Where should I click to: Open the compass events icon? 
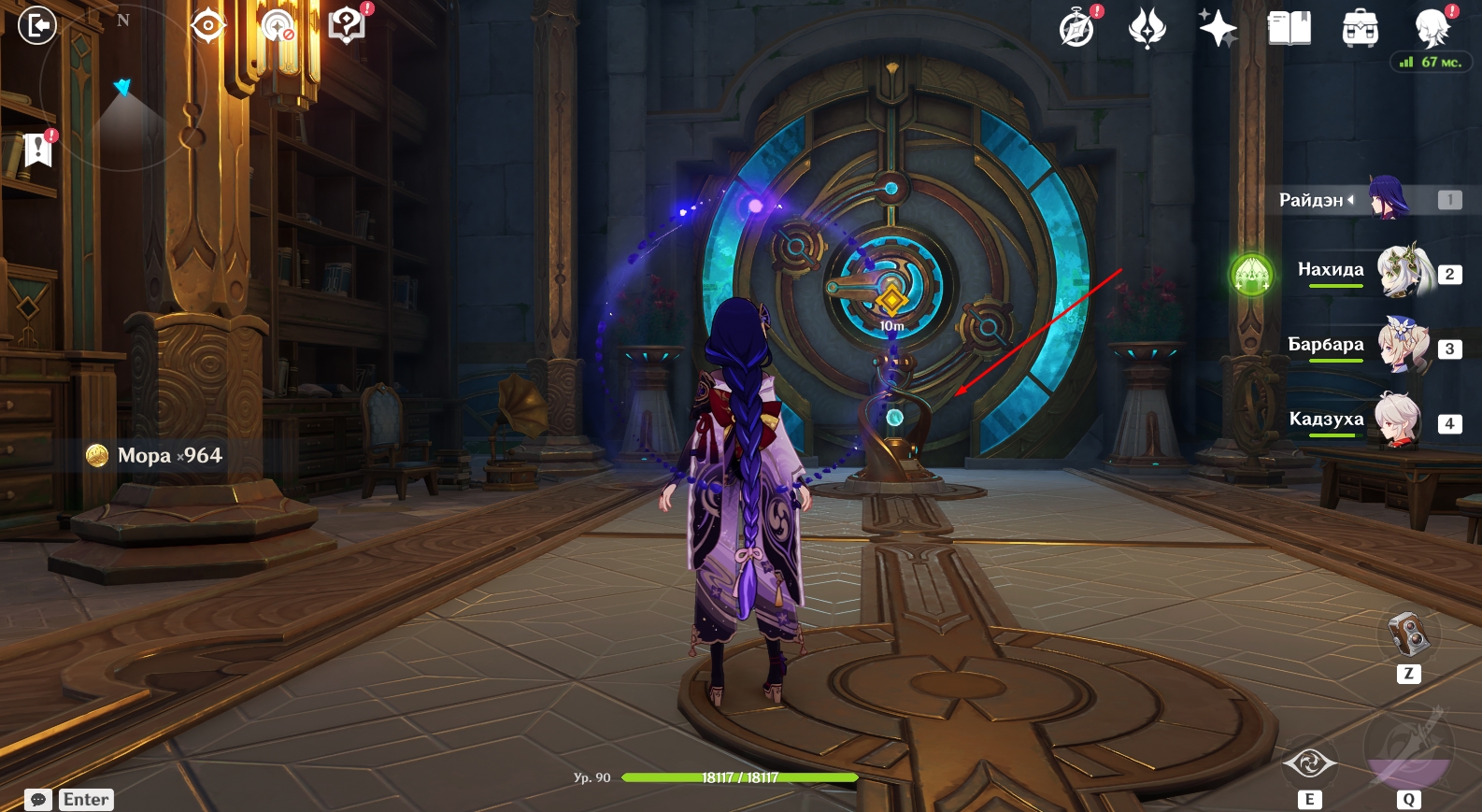[1076, 28]
